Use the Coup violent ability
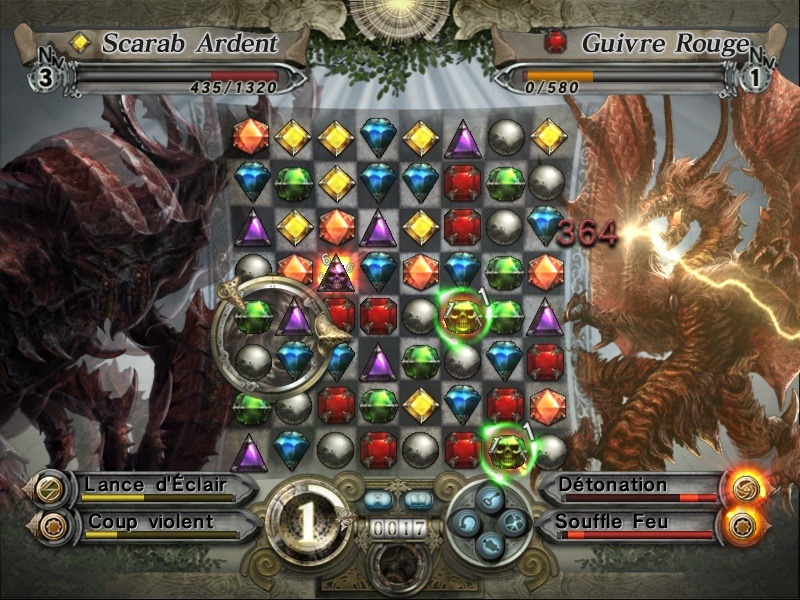The height and width of the screenshot is (600, 800). coord(150,522)
